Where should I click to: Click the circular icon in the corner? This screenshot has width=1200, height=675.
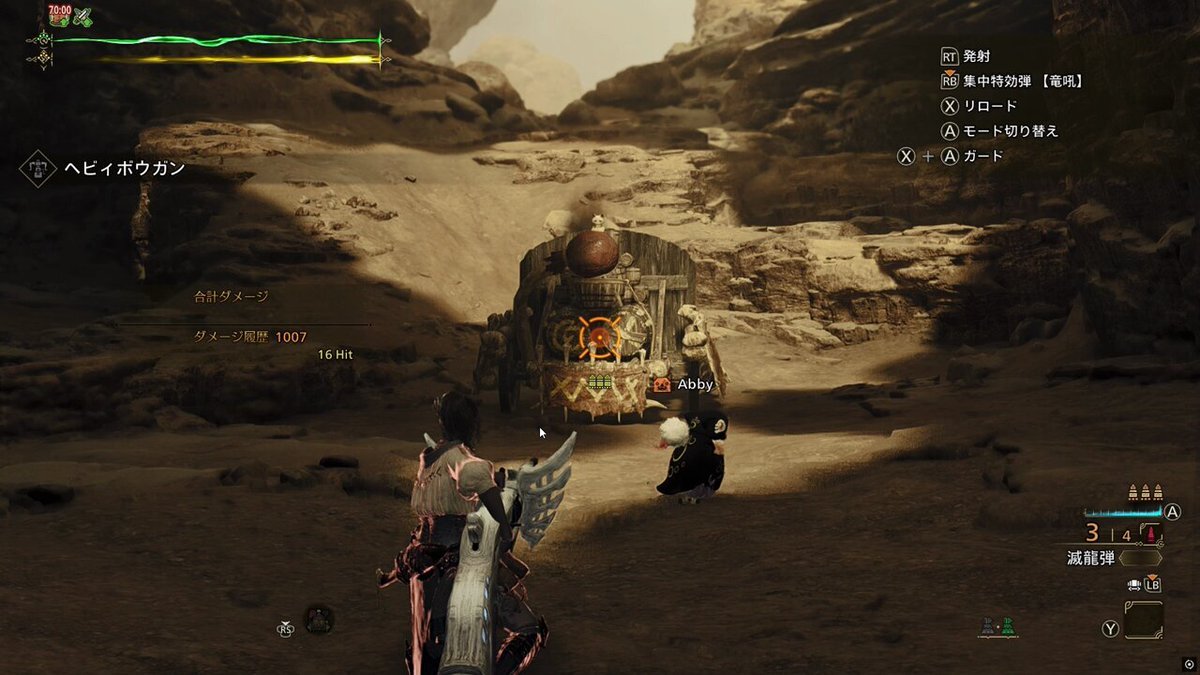(1188, 664)
